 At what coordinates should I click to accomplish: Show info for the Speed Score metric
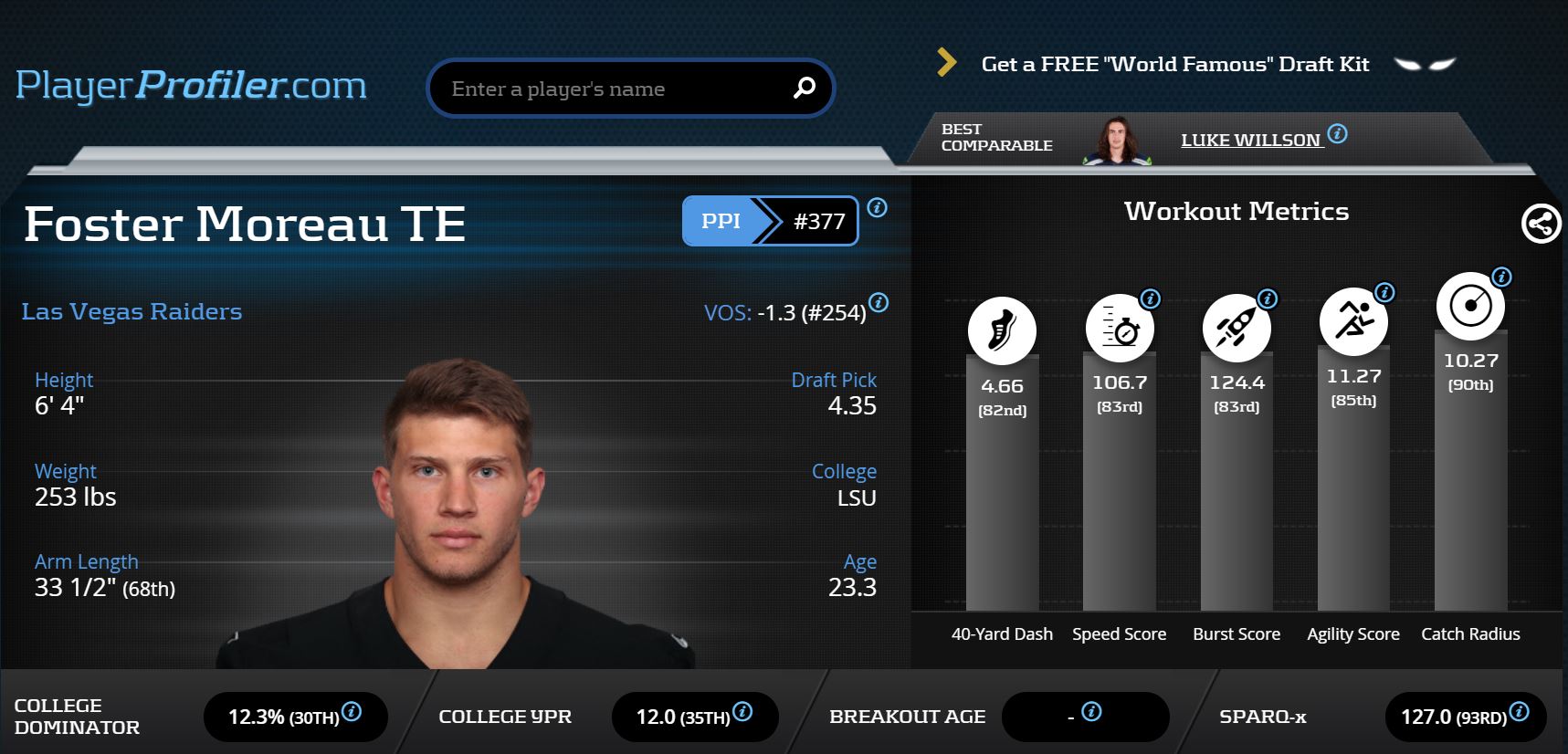click(1151, 298)
